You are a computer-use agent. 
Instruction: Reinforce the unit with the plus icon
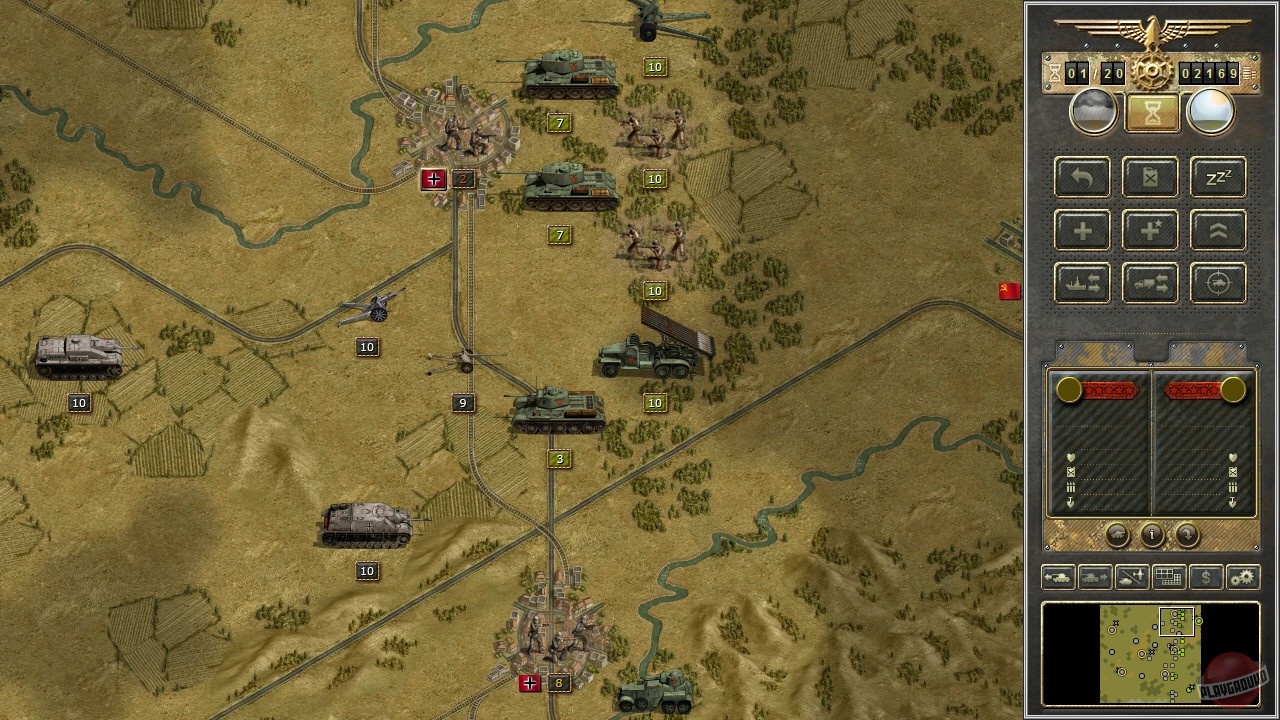(x=1081, y=230)
